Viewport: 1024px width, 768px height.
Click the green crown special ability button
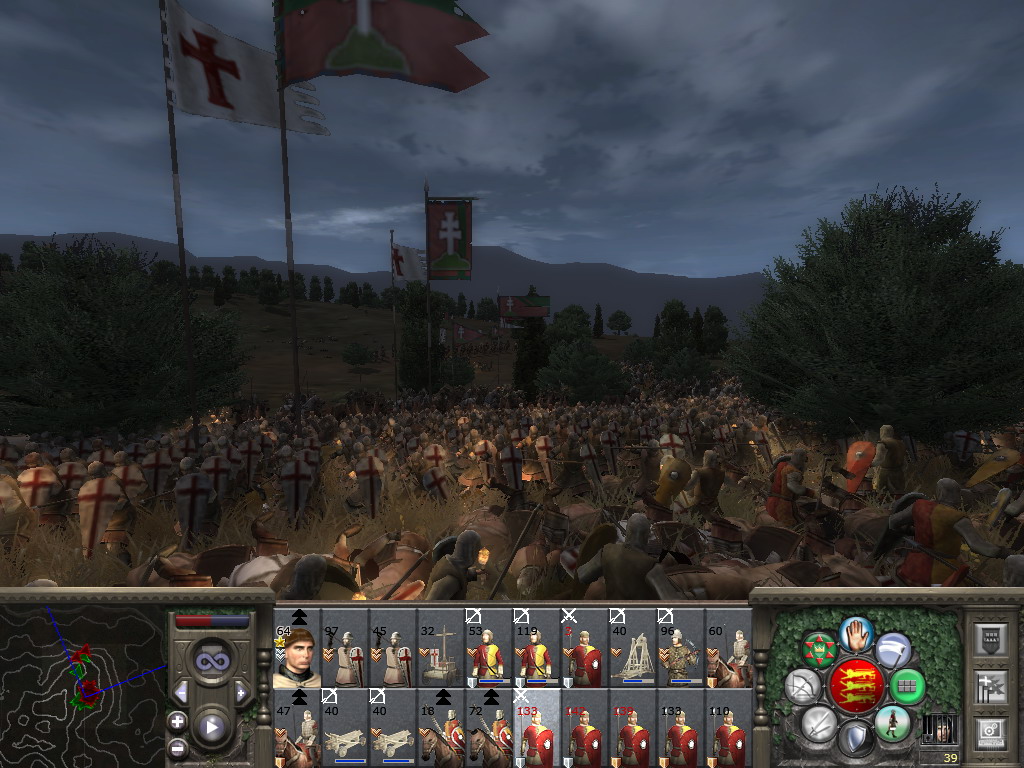tap(819, 650)
